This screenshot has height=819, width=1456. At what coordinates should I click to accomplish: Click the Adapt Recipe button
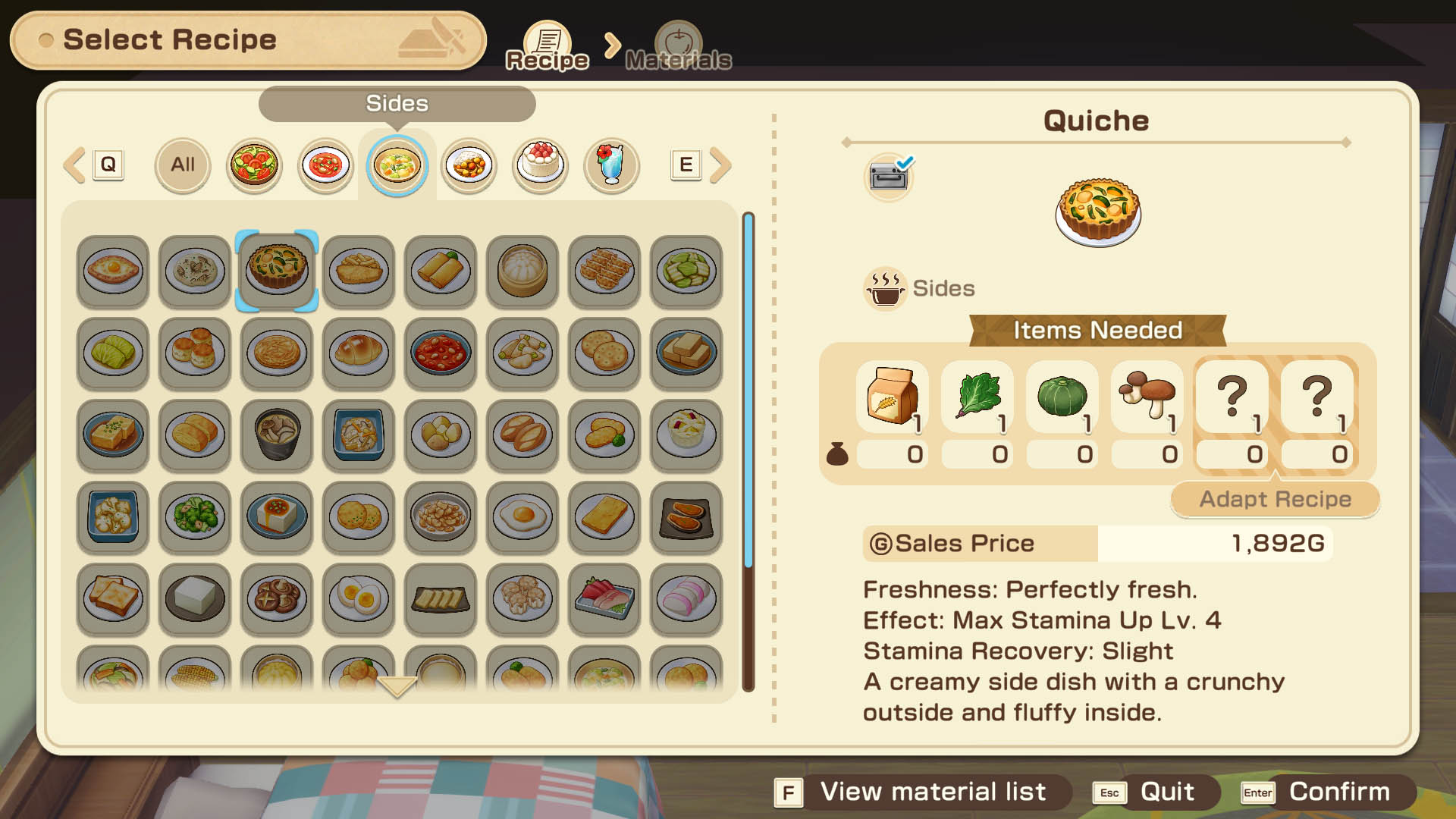click(x=1275, y=499)
